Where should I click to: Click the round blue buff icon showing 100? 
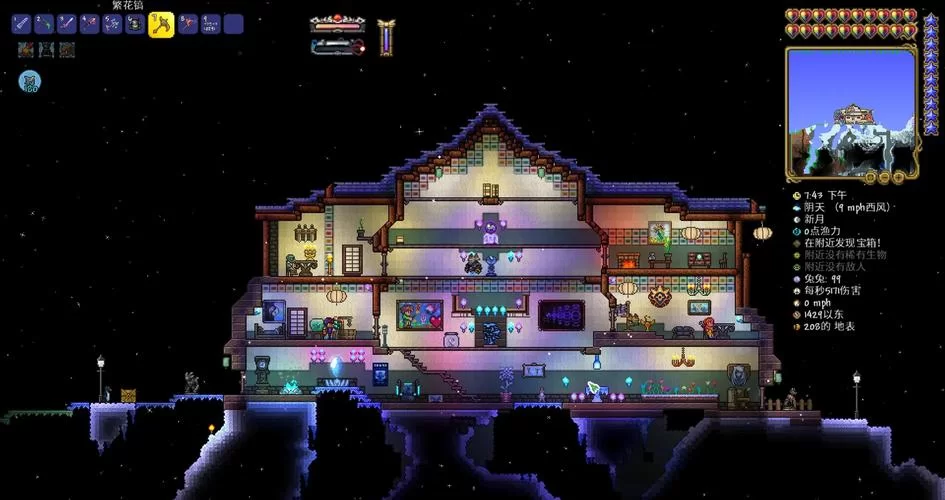[29, 82]
